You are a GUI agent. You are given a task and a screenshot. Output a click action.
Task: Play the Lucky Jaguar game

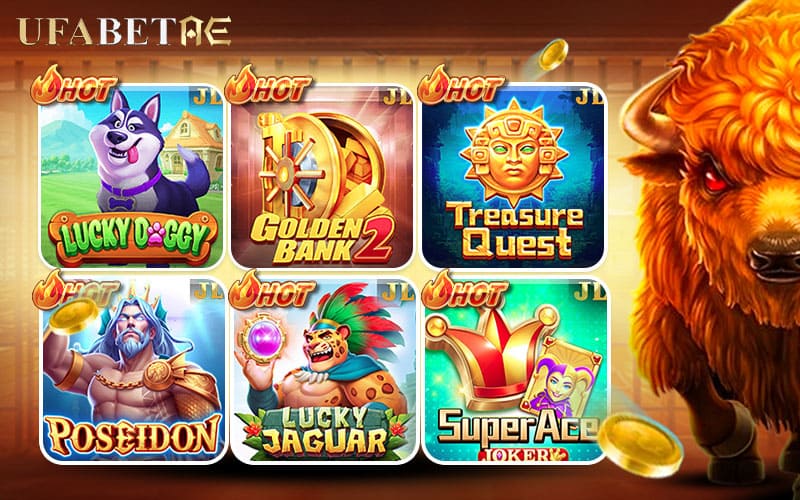tap(322, 370)
